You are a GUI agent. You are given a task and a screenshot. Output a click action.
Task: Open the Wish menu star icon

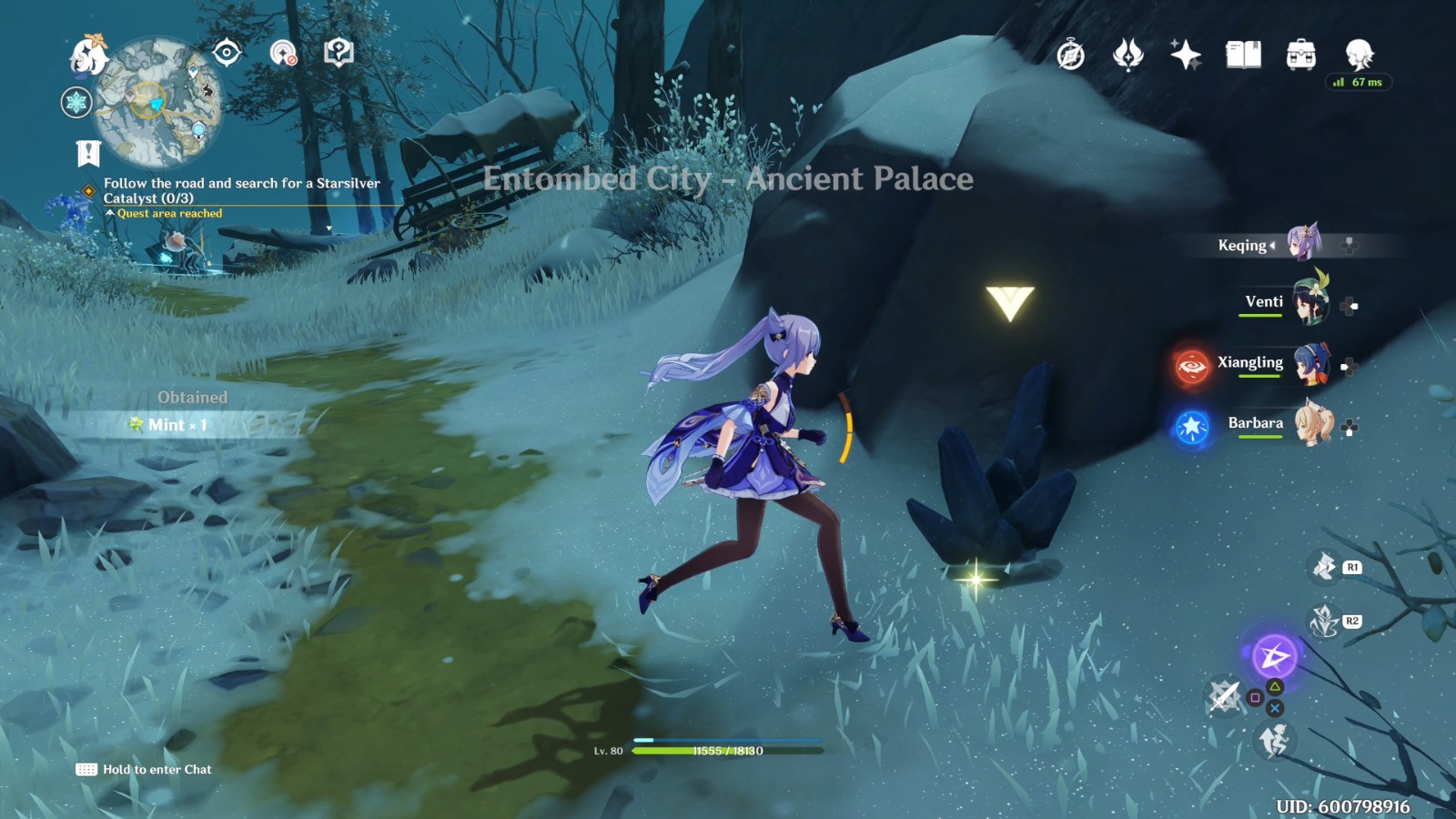(x=1186, y=55)
